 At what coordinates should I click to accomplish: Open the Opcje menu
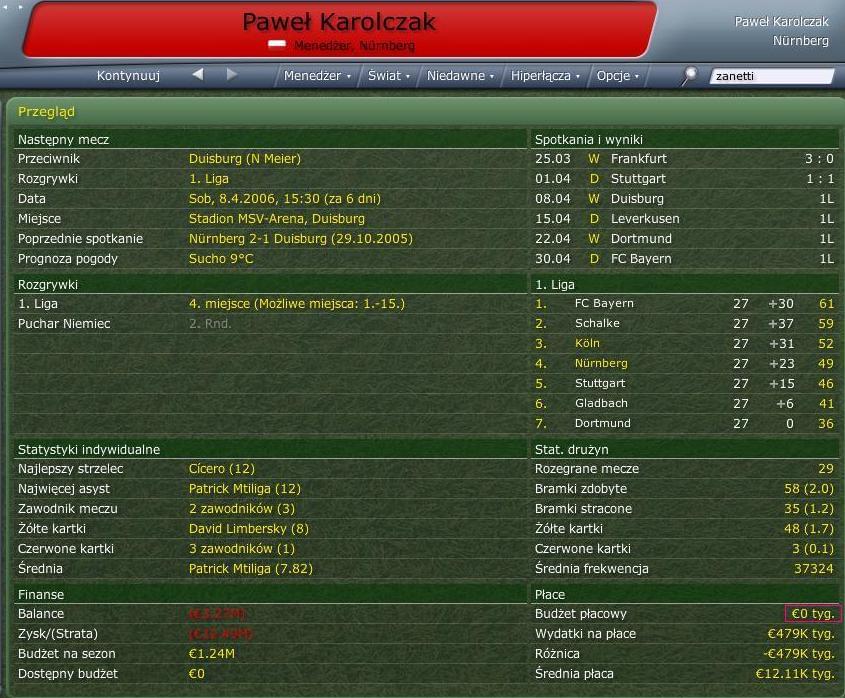click(617, 76)
